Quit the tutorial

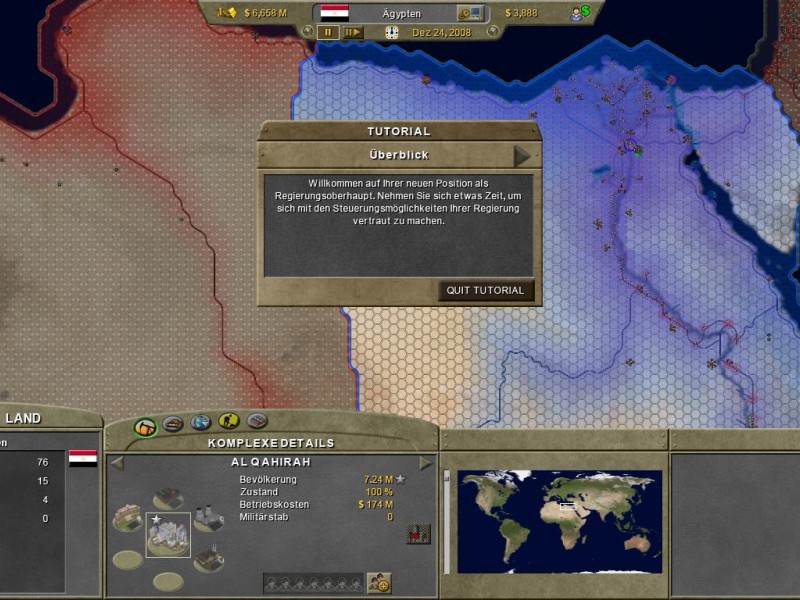485,291
